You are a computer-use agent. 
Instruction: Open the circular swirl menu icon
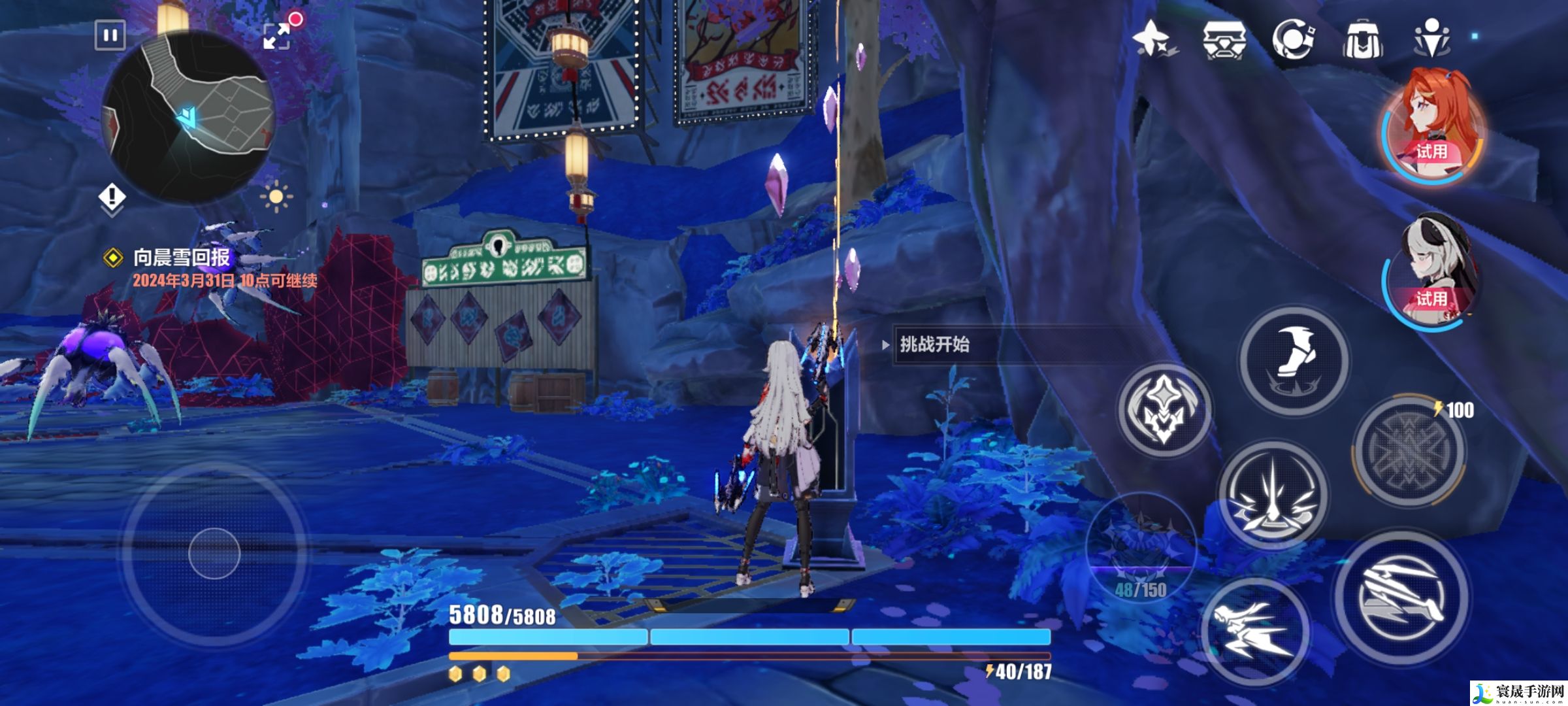[x=1293, y=39]
